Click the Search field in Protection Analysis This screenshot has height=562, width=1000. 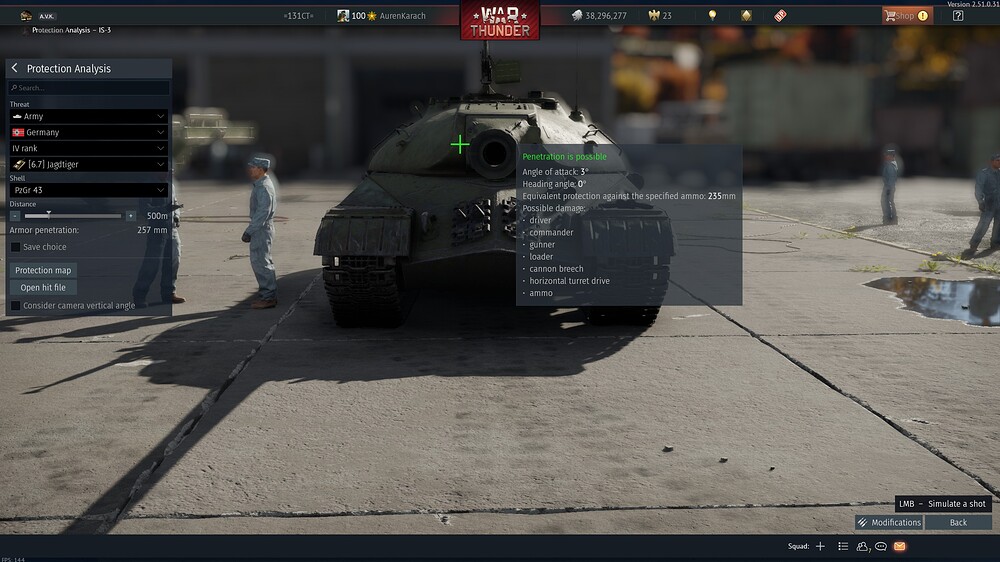[88, 88]
